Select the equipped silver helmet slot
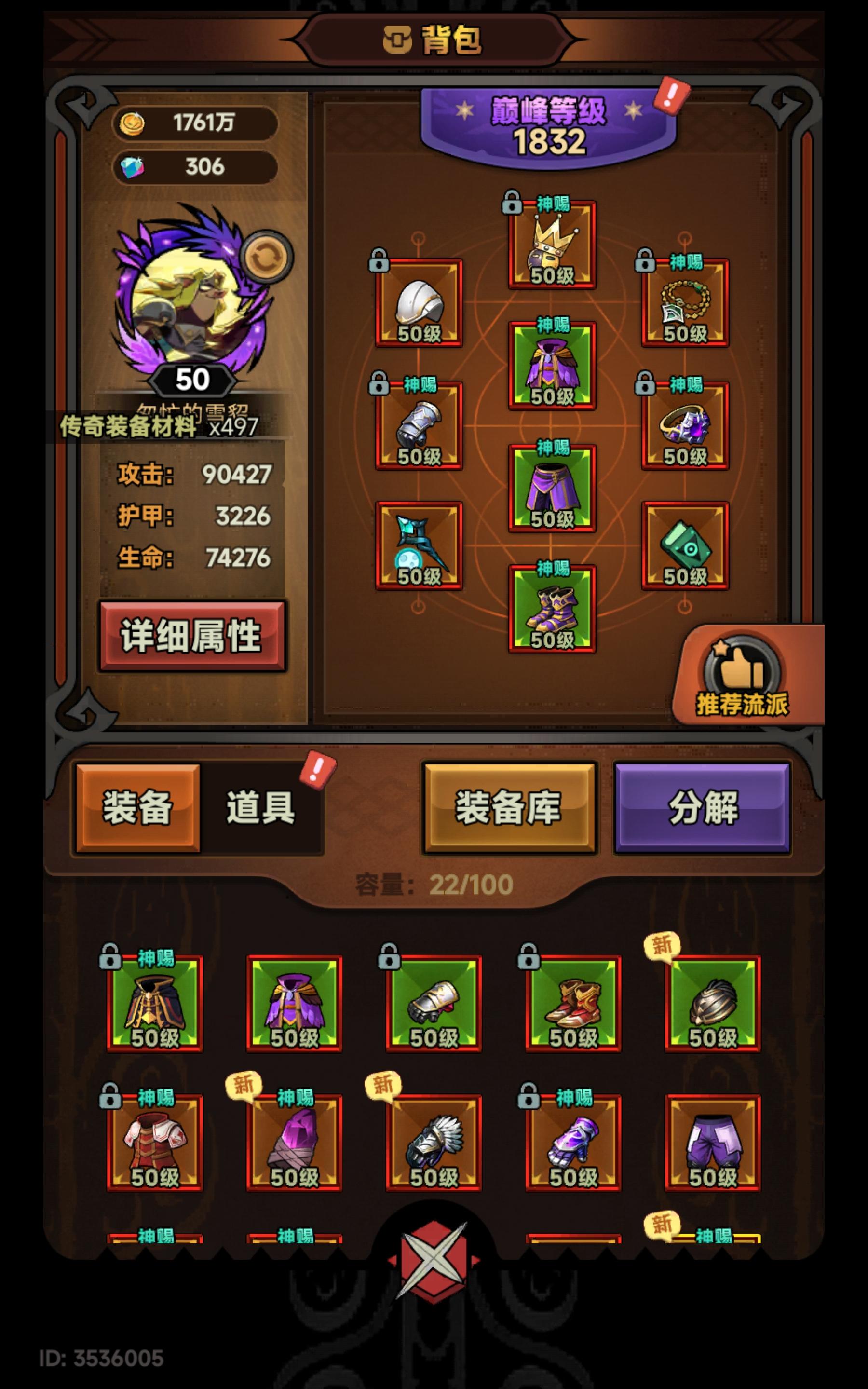The width and height of the screenshot is (868, 1389). pyautogui.click(x=419, y=304)
